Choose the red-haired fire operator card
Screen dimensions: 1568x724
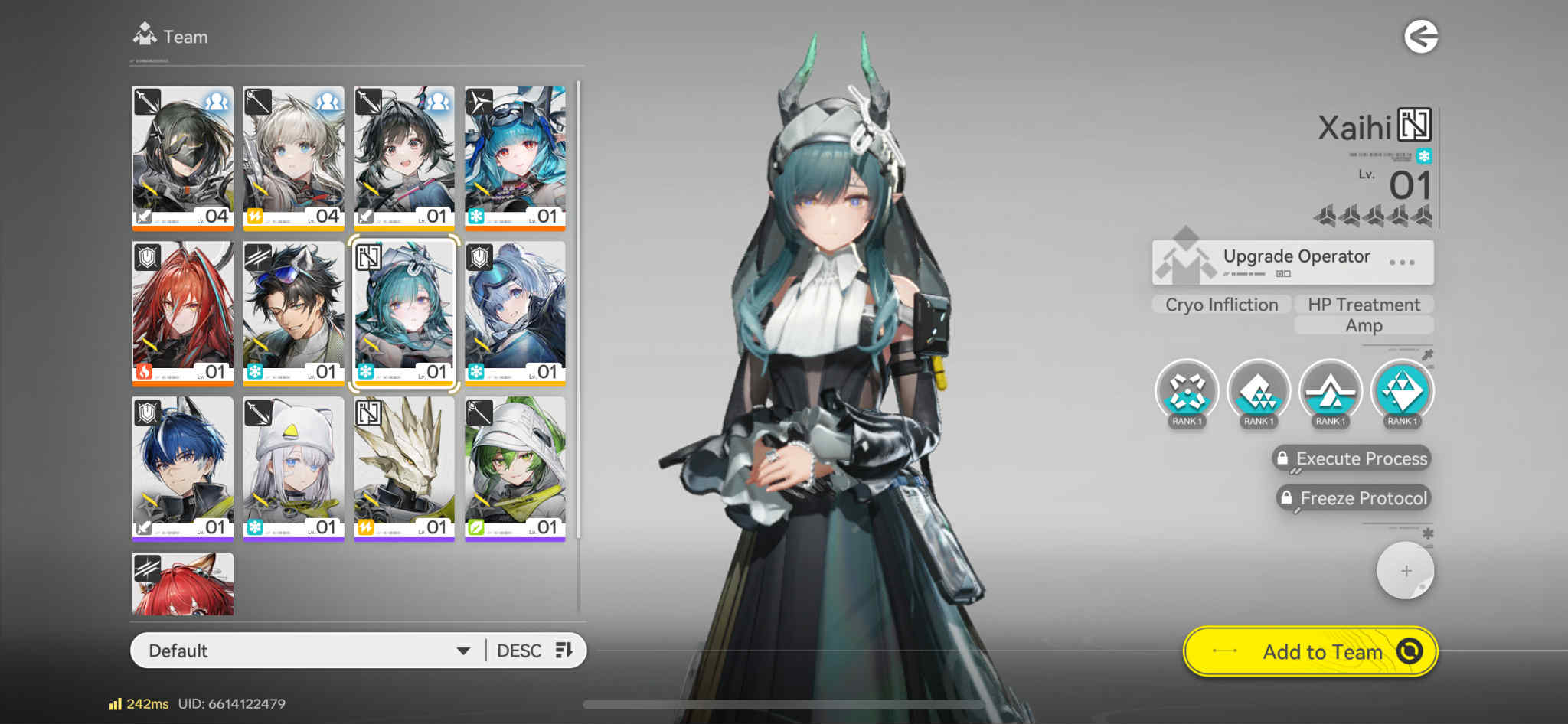point(183,312)
